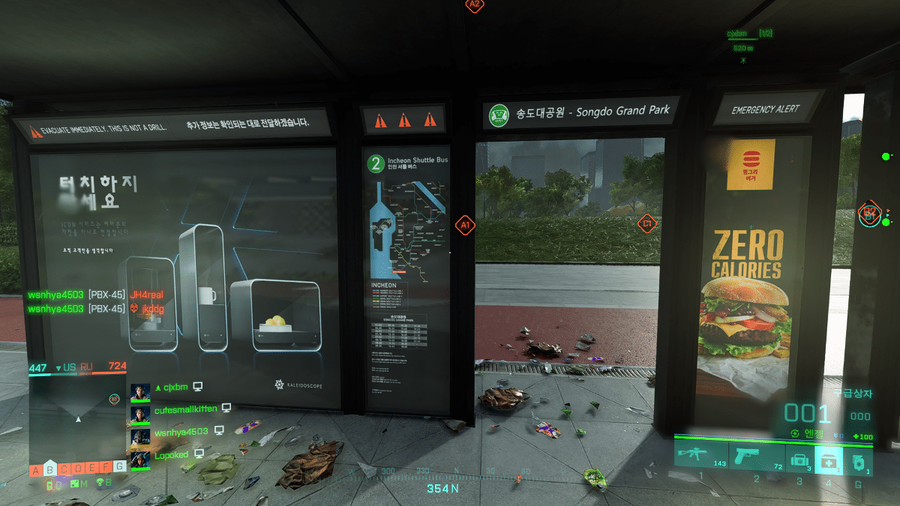Screen dimensions: 900x506
Task: Click the A1 objective marker
Action: point(464,227)
